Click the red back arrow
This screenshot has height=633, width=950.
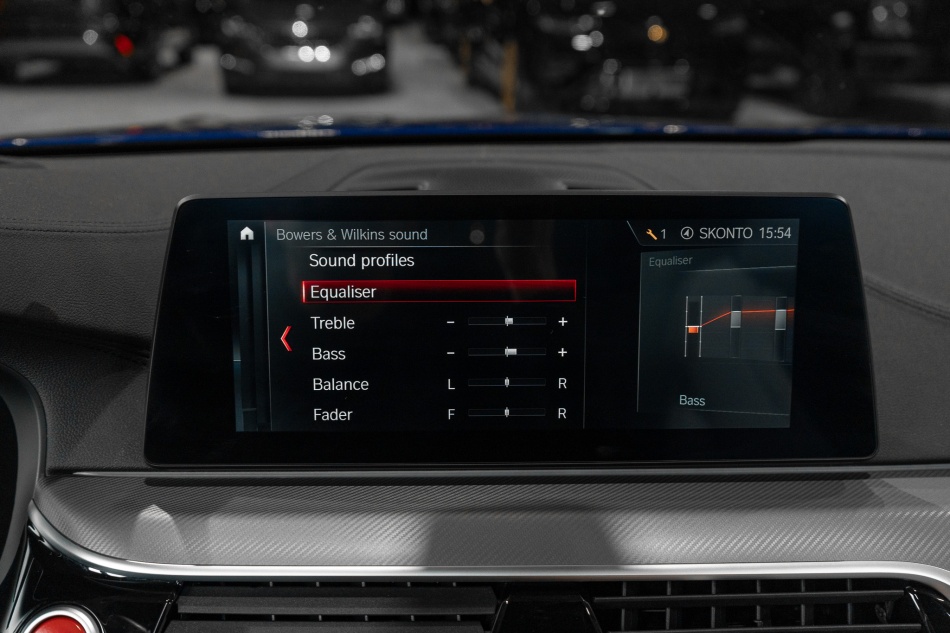pyautogui.click(x=286, y=338)
